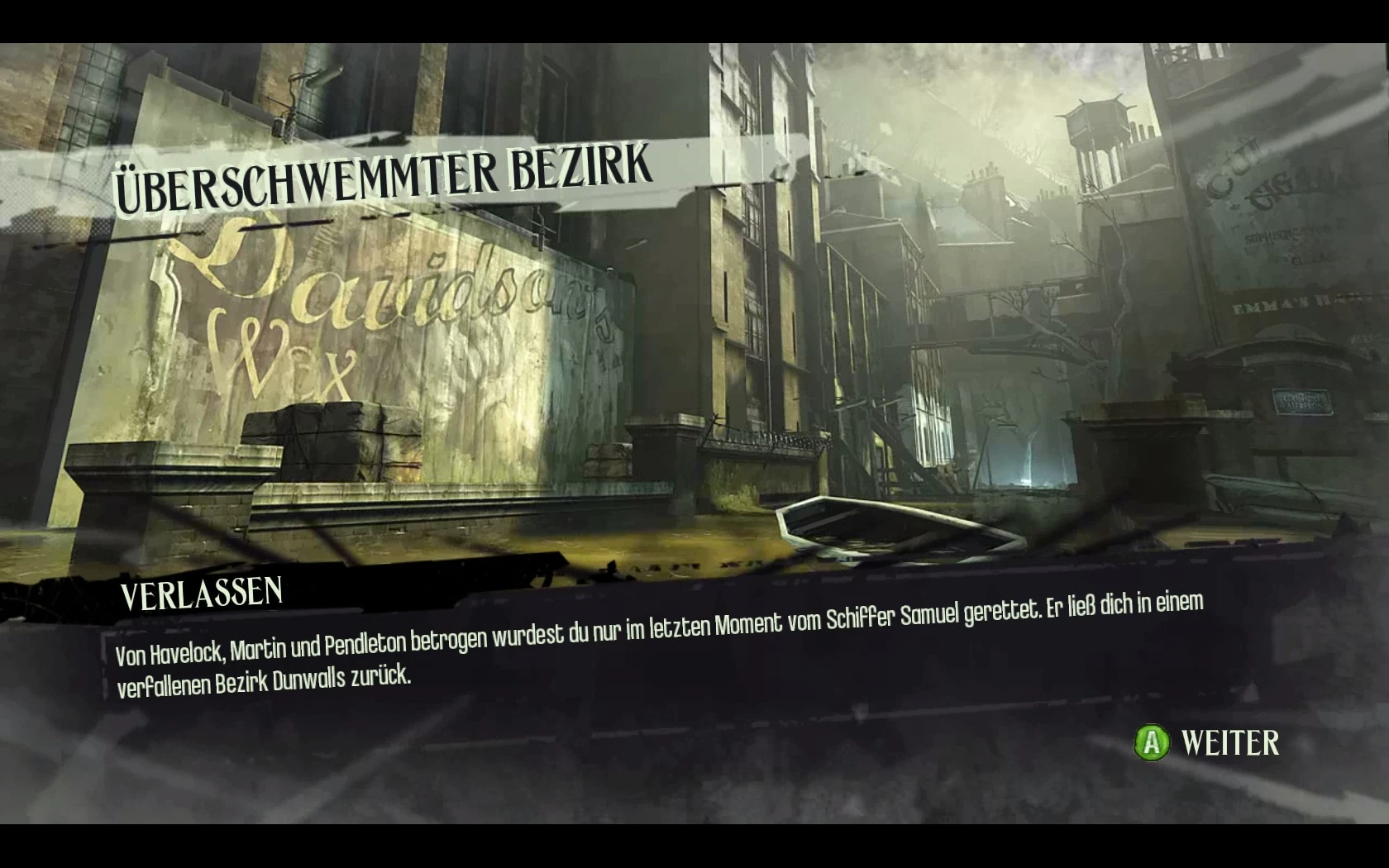Select the VERLASSEN mission heading

pos(203,594)
